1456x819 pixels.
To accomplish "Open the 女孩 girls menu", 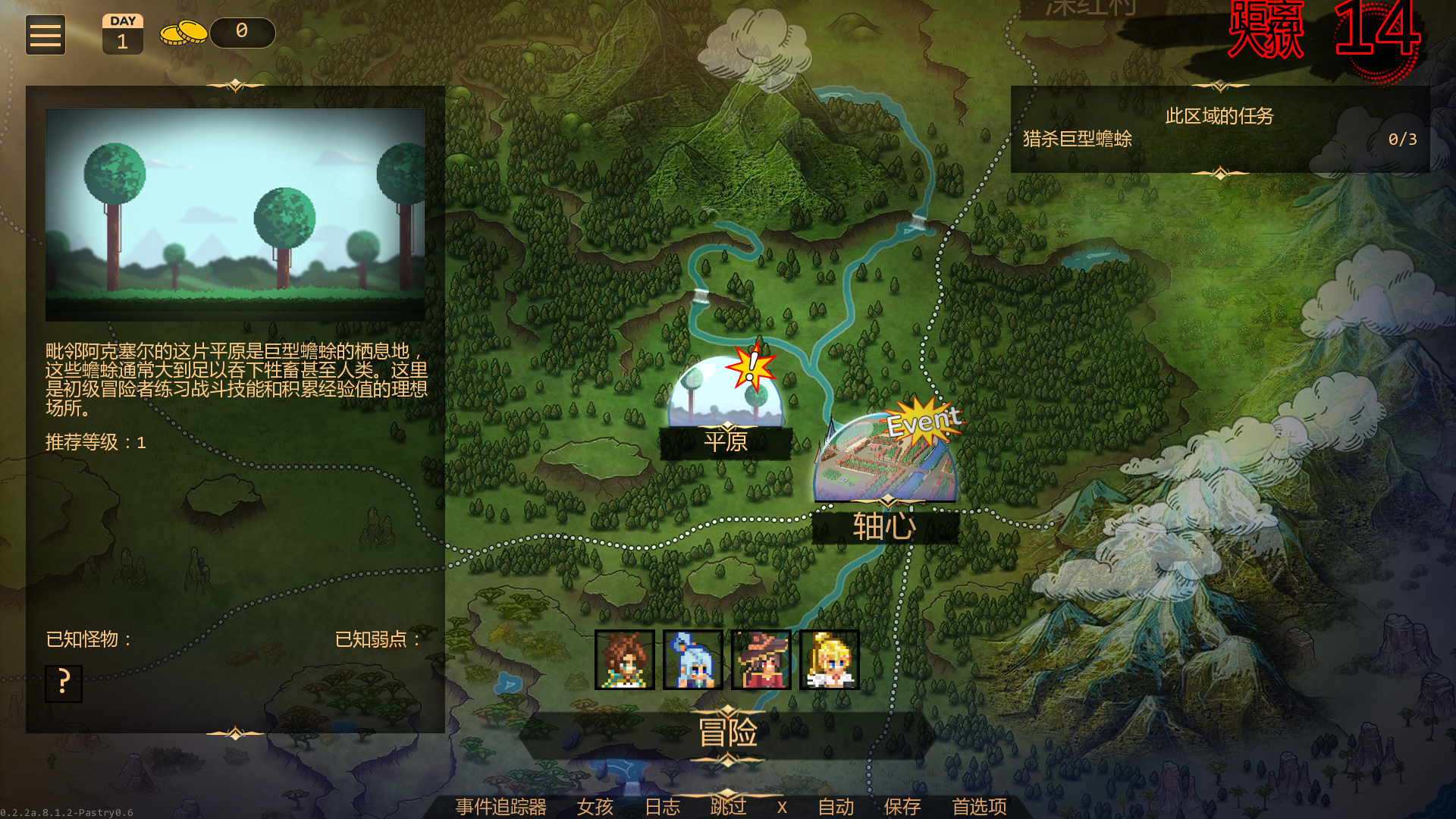I will 595,807.
